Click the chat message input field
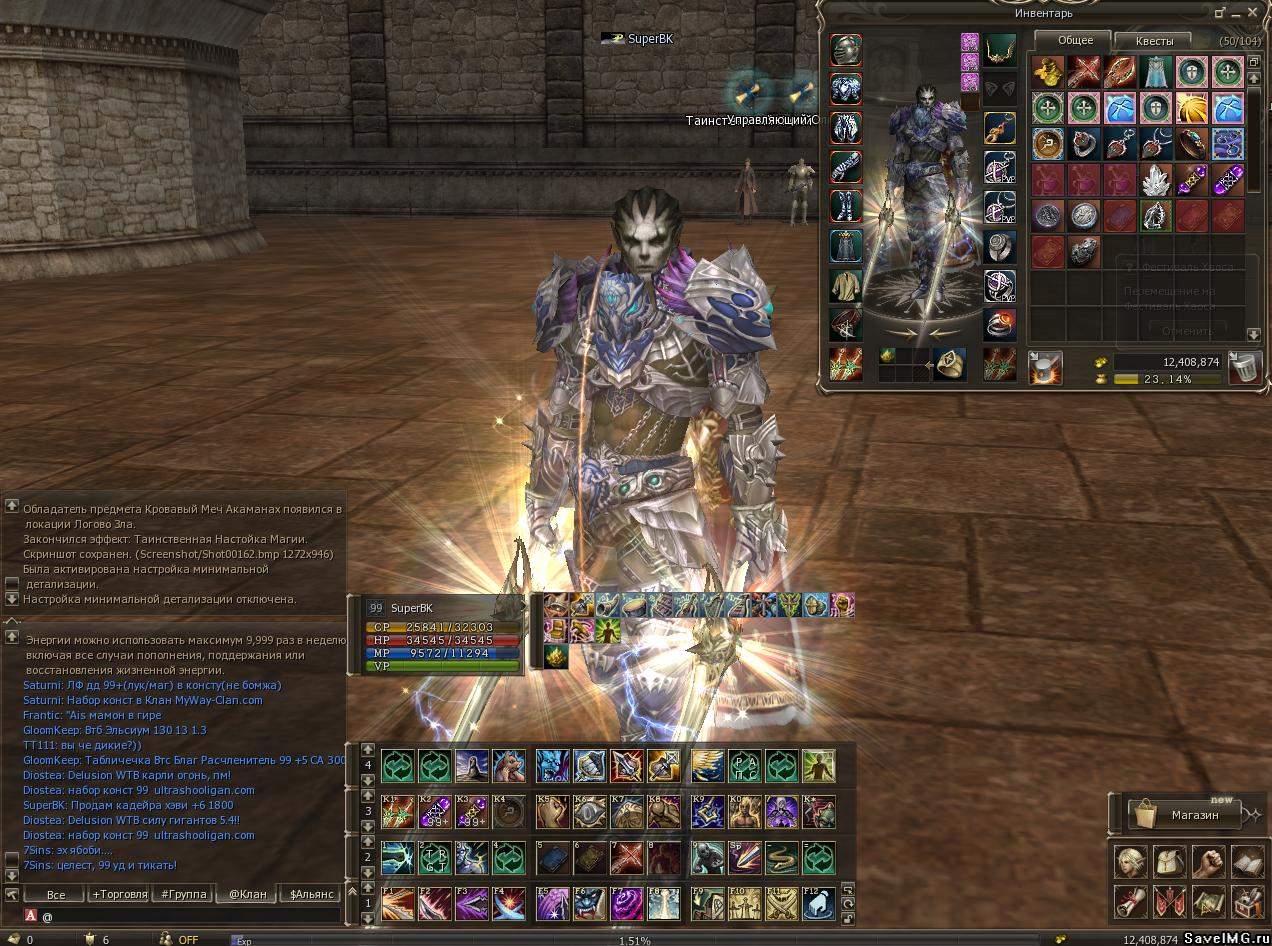The height and width of the screenshot is (946, 1272). [x=190, y=915]
